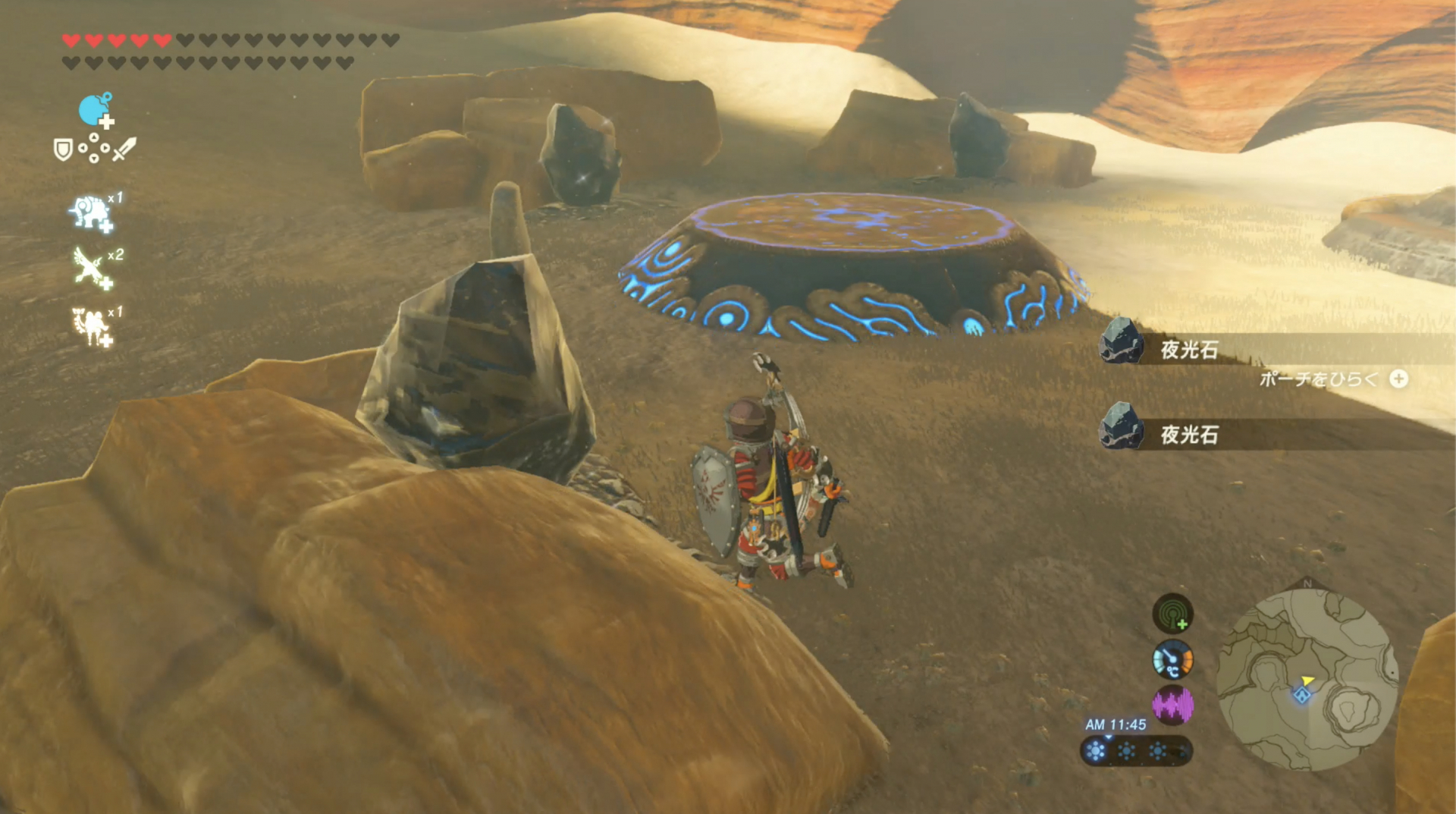Select the blue shrine marker on minimap
The height and width of the screenshot is (814, 1456).
click(x=1302, y=695)
